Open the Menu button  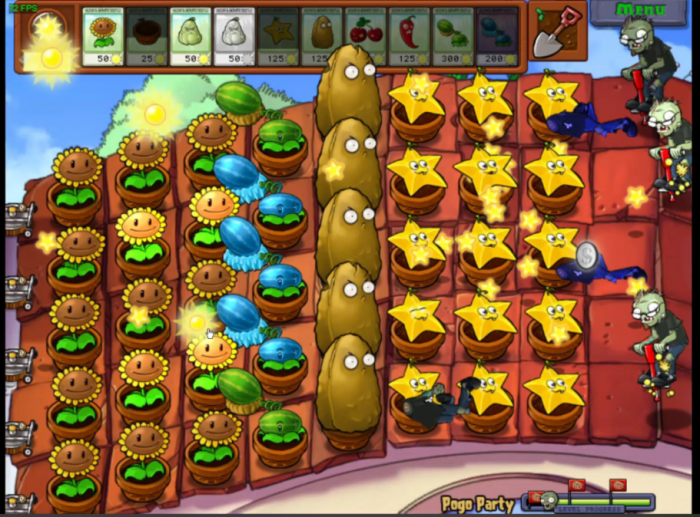[x=641, y=11]
